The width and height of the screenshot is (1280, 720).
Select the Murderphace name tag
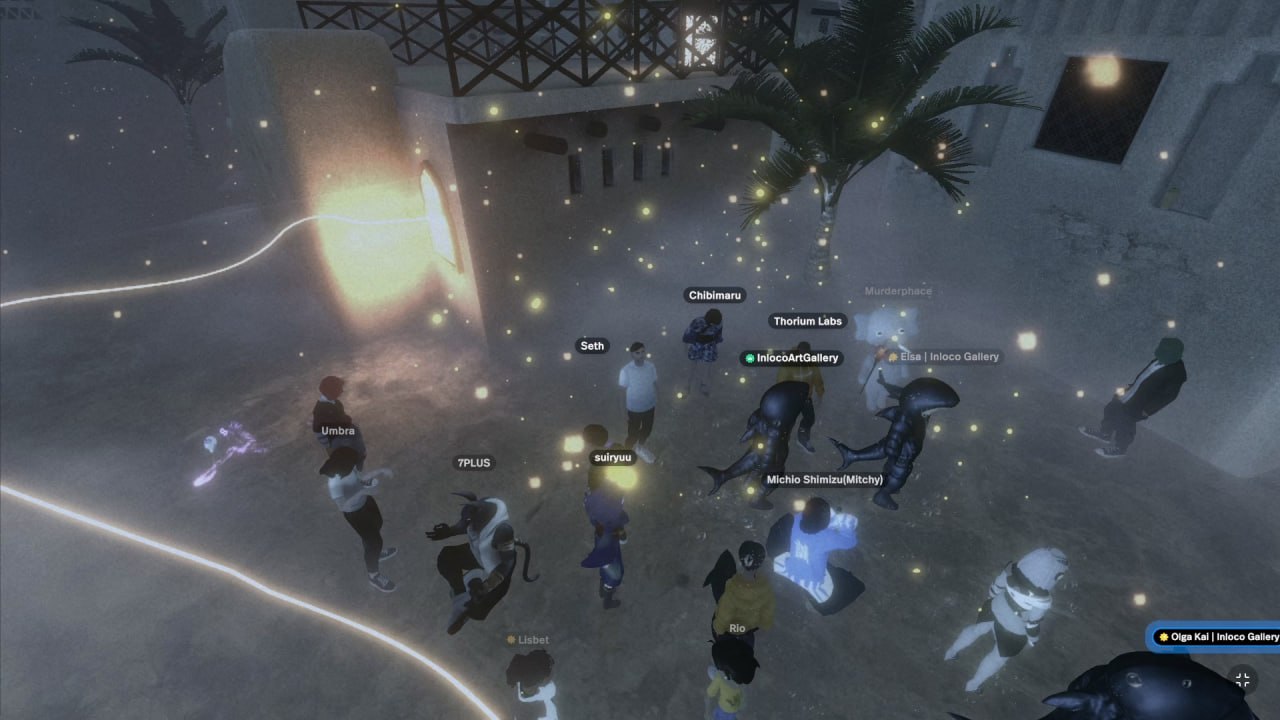898,291
